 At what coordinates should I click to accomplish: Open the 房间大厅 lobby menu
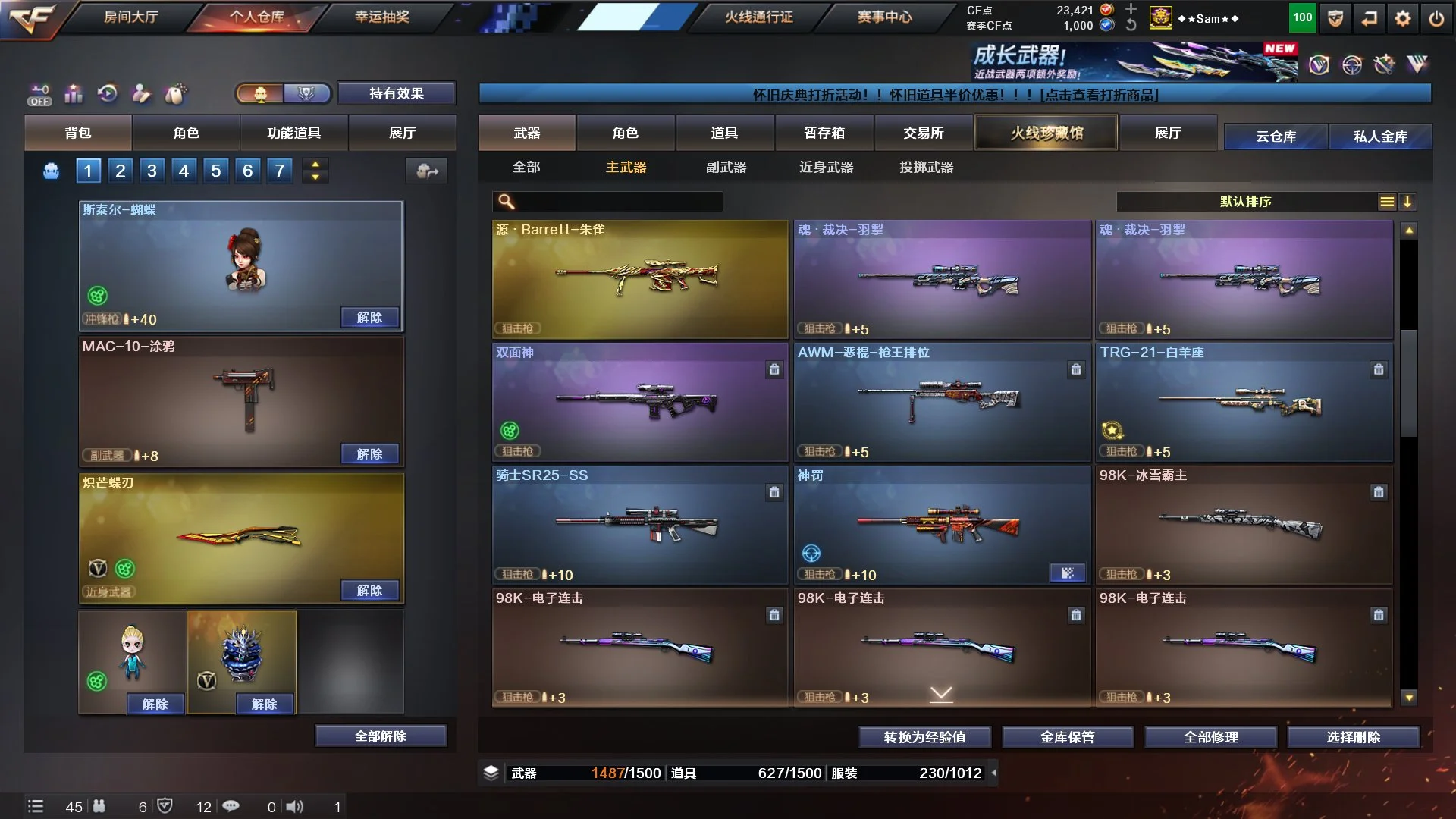[130, 17]
